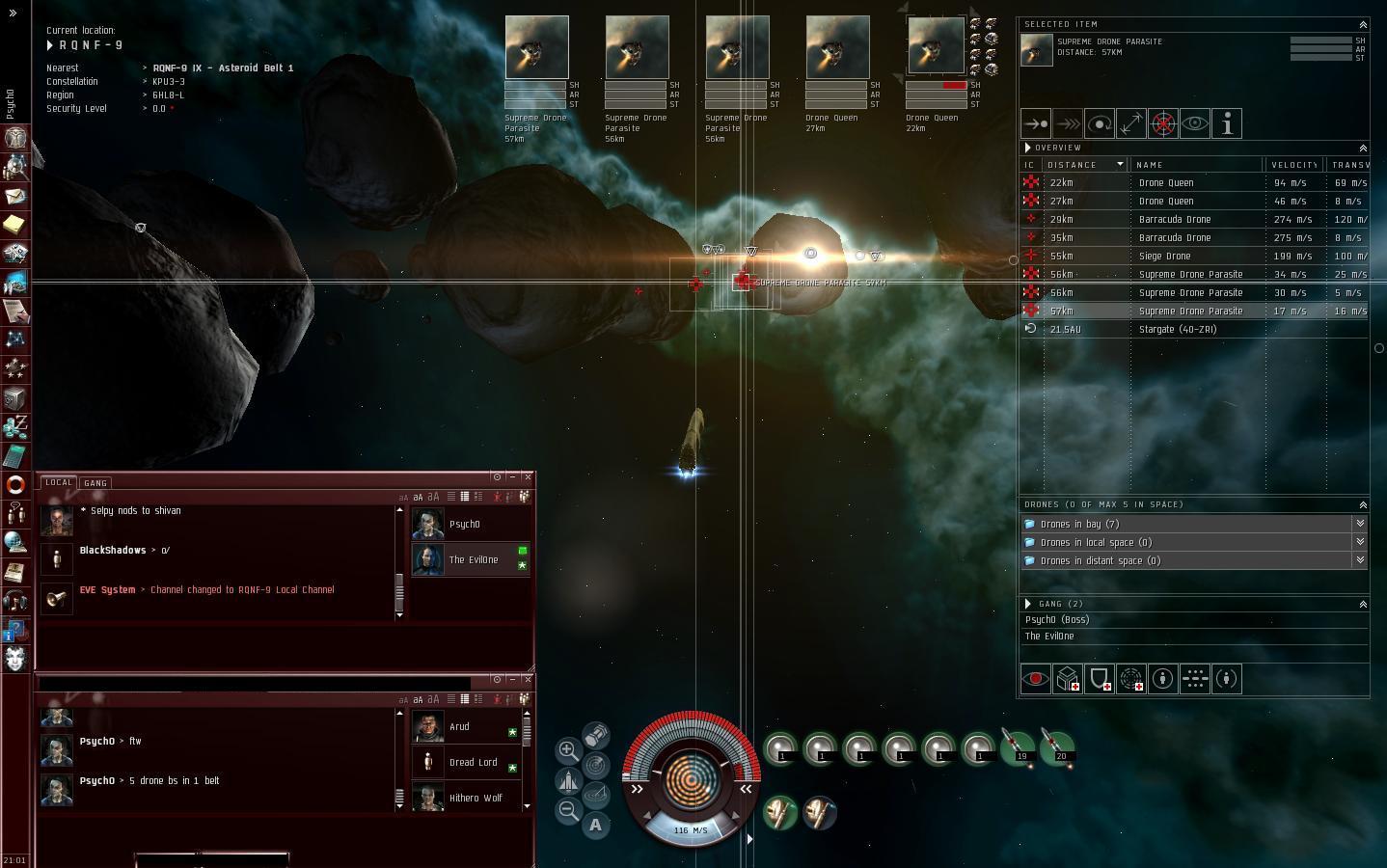This screenshot has height=868, width=1387.
Task: Show info for selected item
Action: (1227, 123)
